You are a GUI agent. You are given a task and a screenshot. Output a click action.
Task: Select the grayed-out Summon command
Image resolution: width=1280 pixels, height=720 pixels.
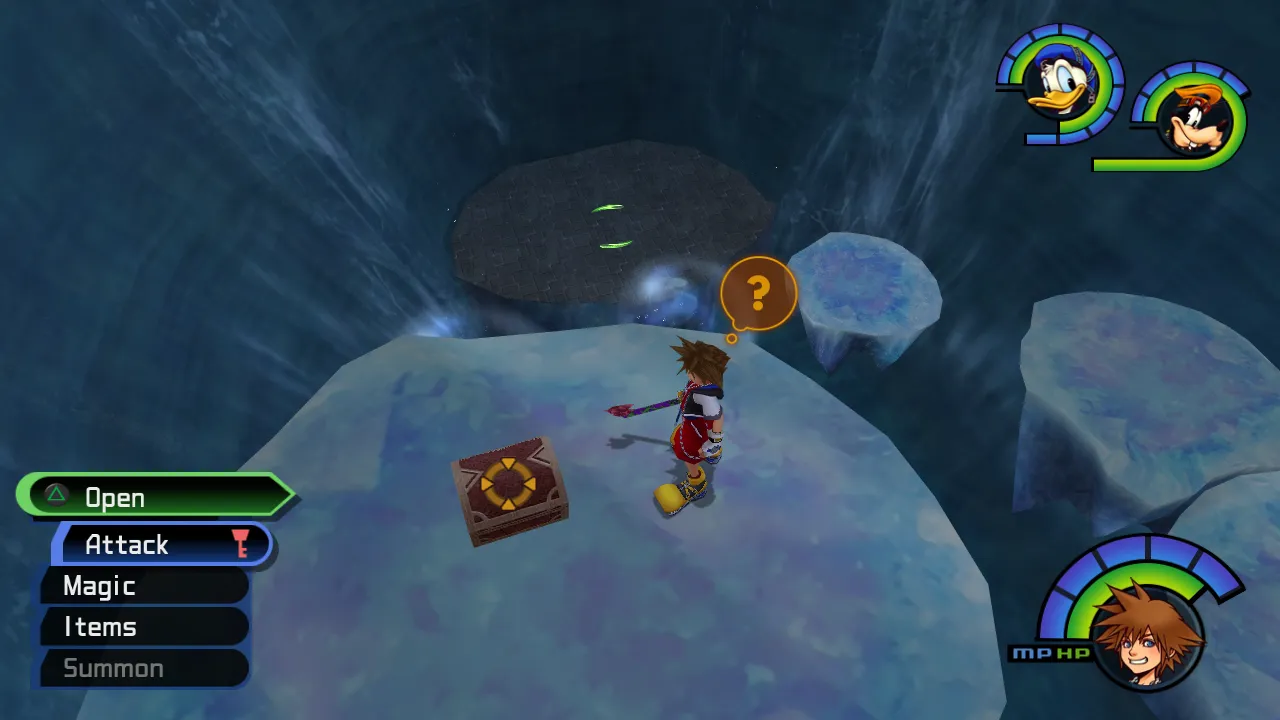pos(113,668)
